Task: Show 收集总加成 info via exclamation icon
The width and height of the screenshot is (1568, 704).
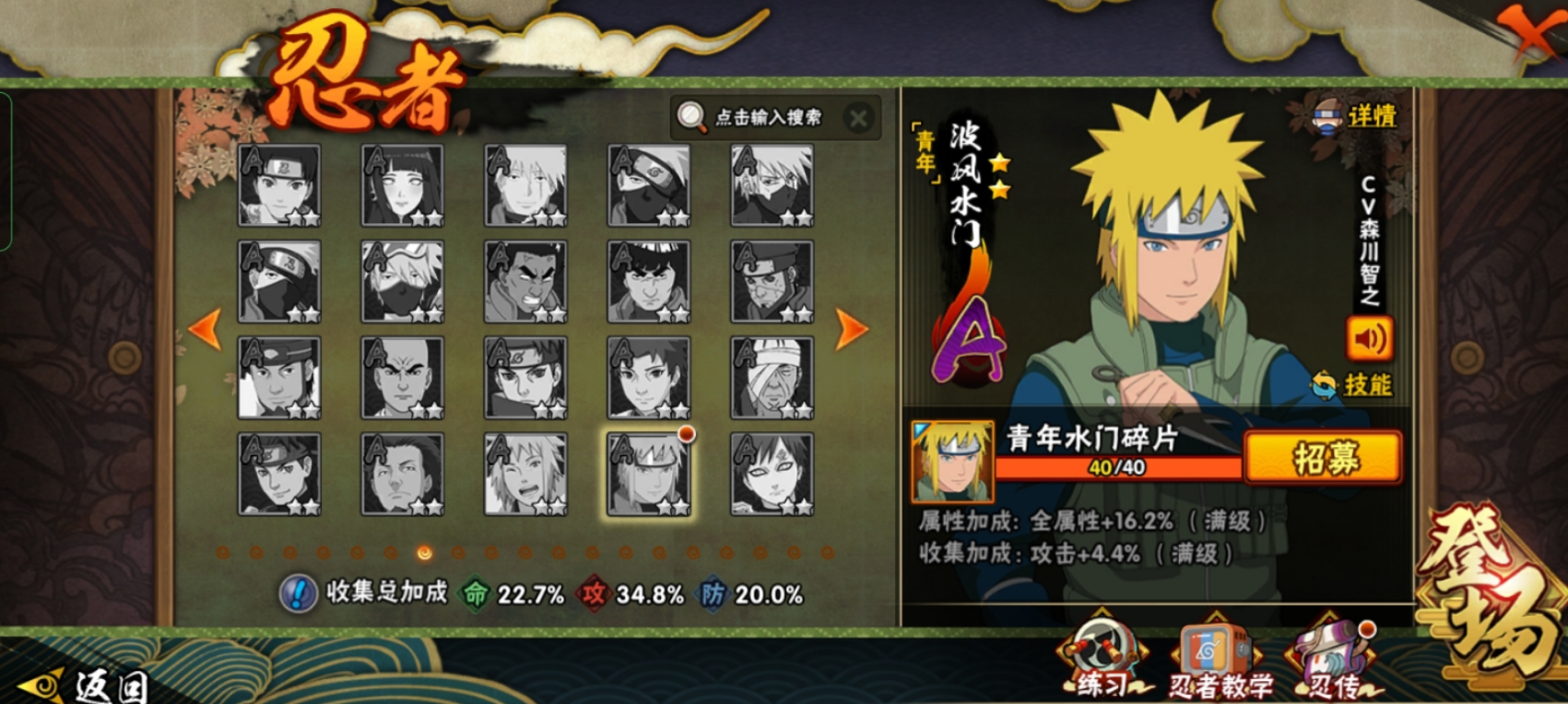Action: [x=297, y=593]
